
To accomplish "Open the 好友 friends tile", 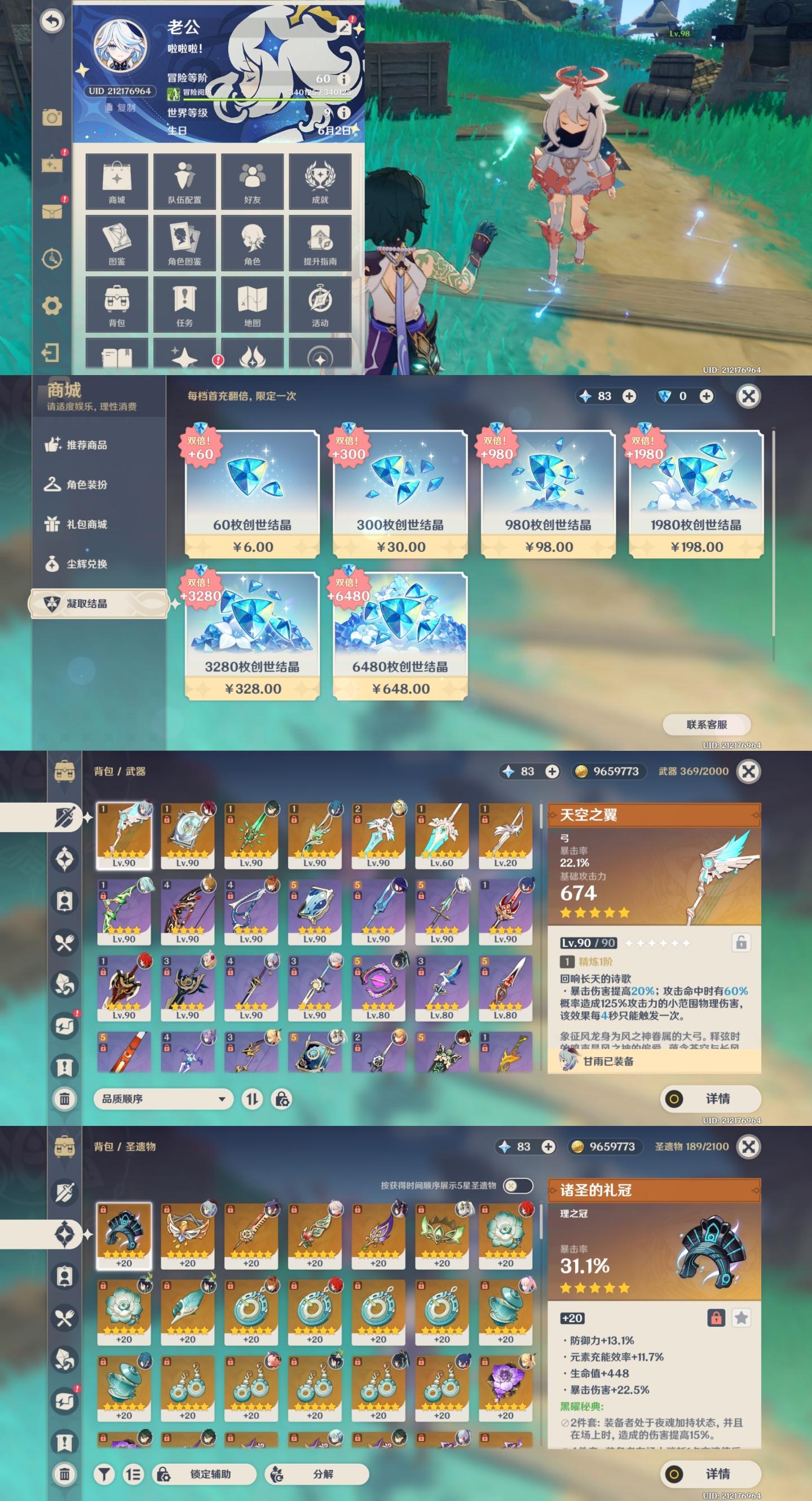I will coord(252,181).
